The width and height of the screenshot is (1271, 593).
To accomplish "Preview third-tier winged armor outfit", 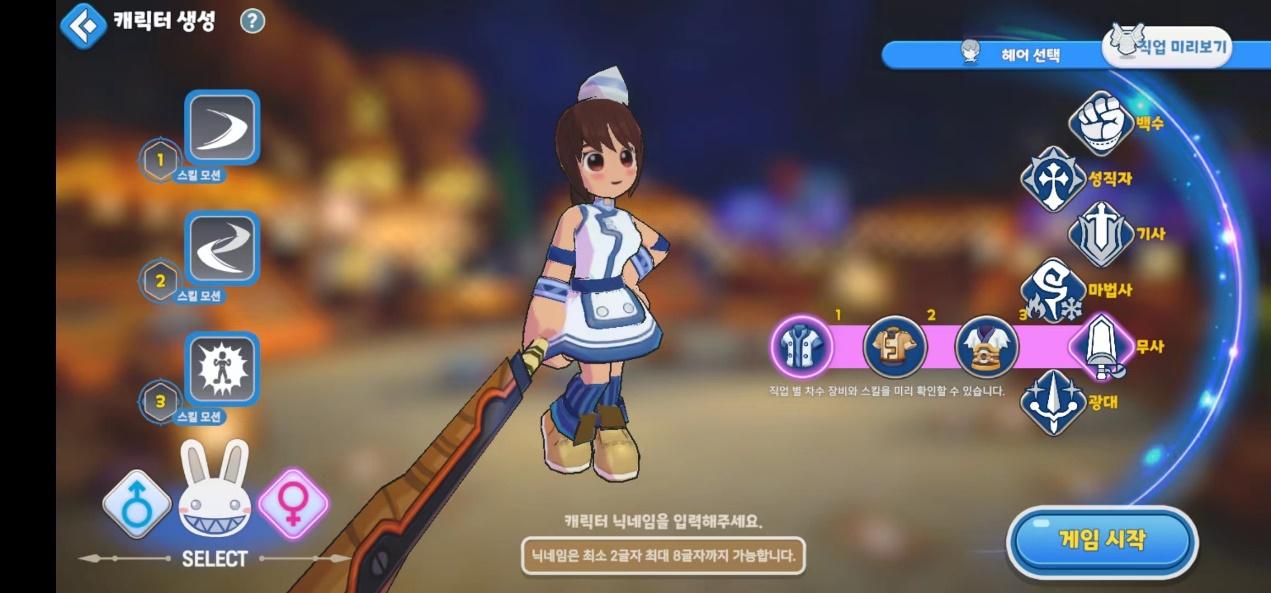I will (987, 347).
